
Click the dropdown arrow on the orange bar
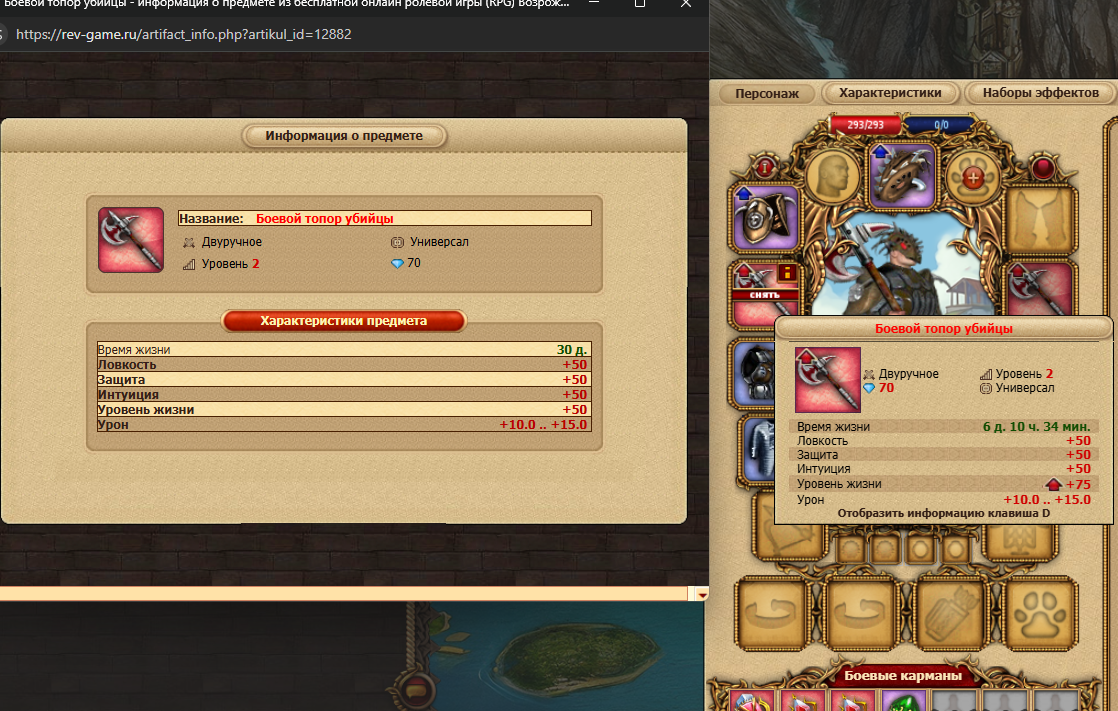[x=702, y=594]
